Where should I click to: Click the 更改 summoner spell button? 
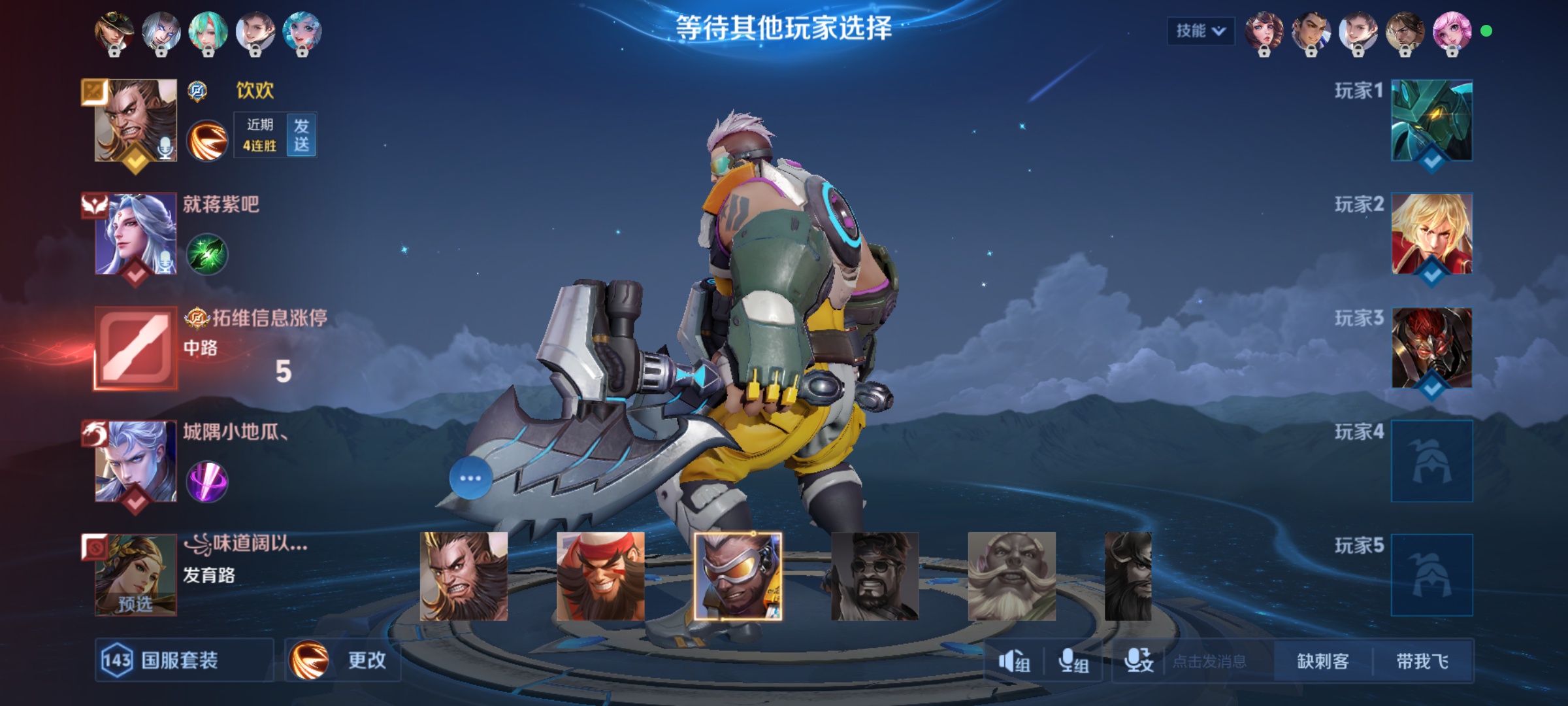click(x=343, y=660)
